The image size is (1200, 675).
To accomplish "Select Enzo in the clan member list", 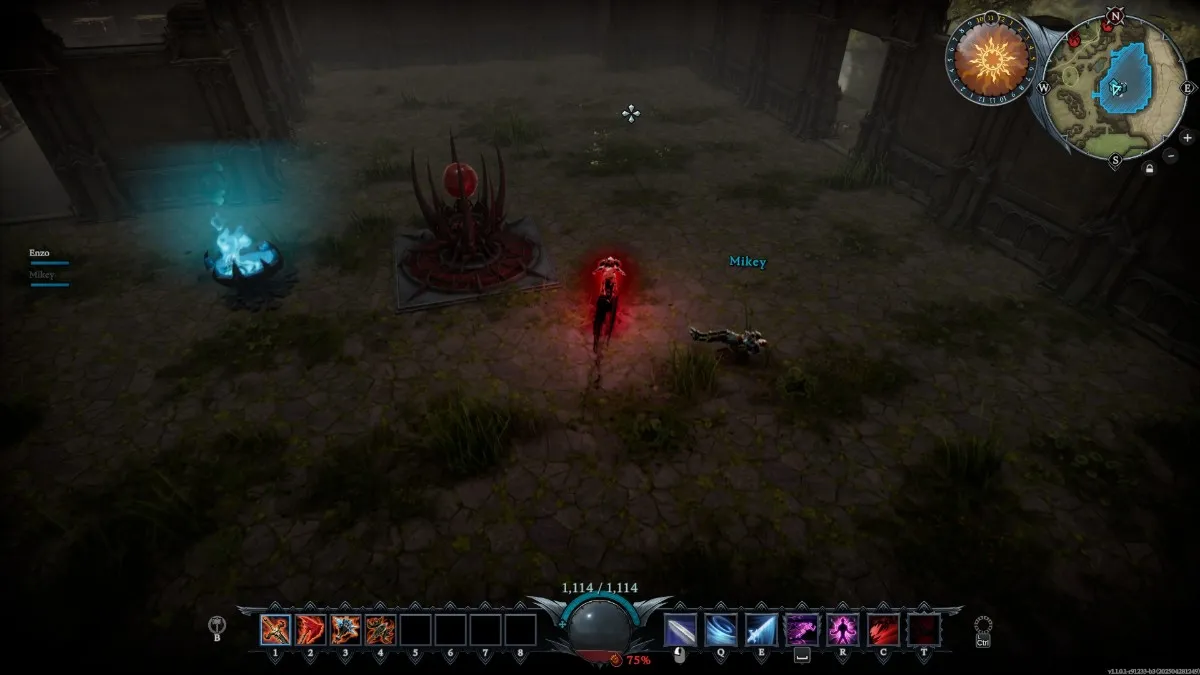I will point(40,255).
